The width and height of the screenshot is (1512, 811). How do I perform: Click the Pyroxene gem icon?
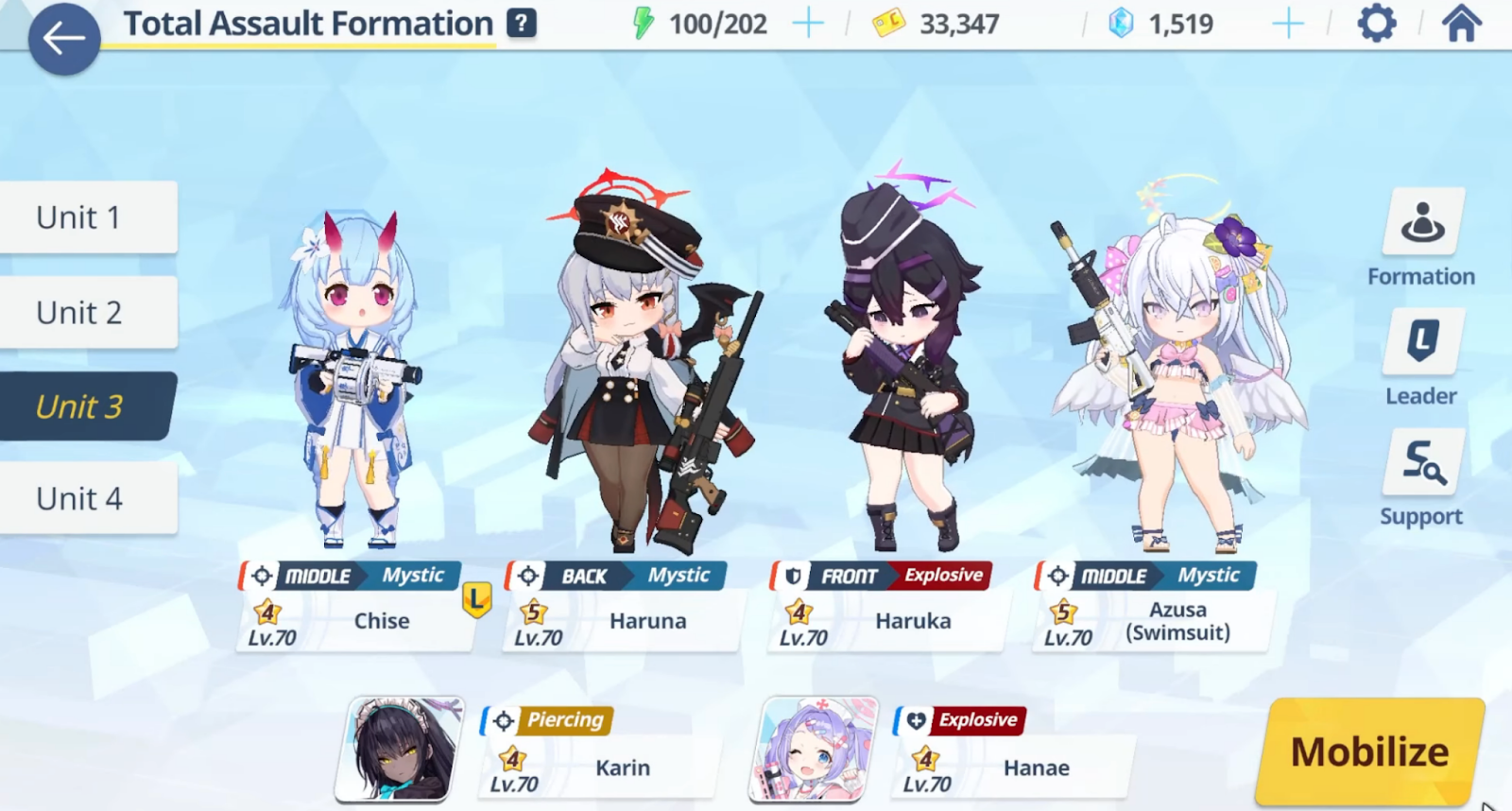point(1120,23)
